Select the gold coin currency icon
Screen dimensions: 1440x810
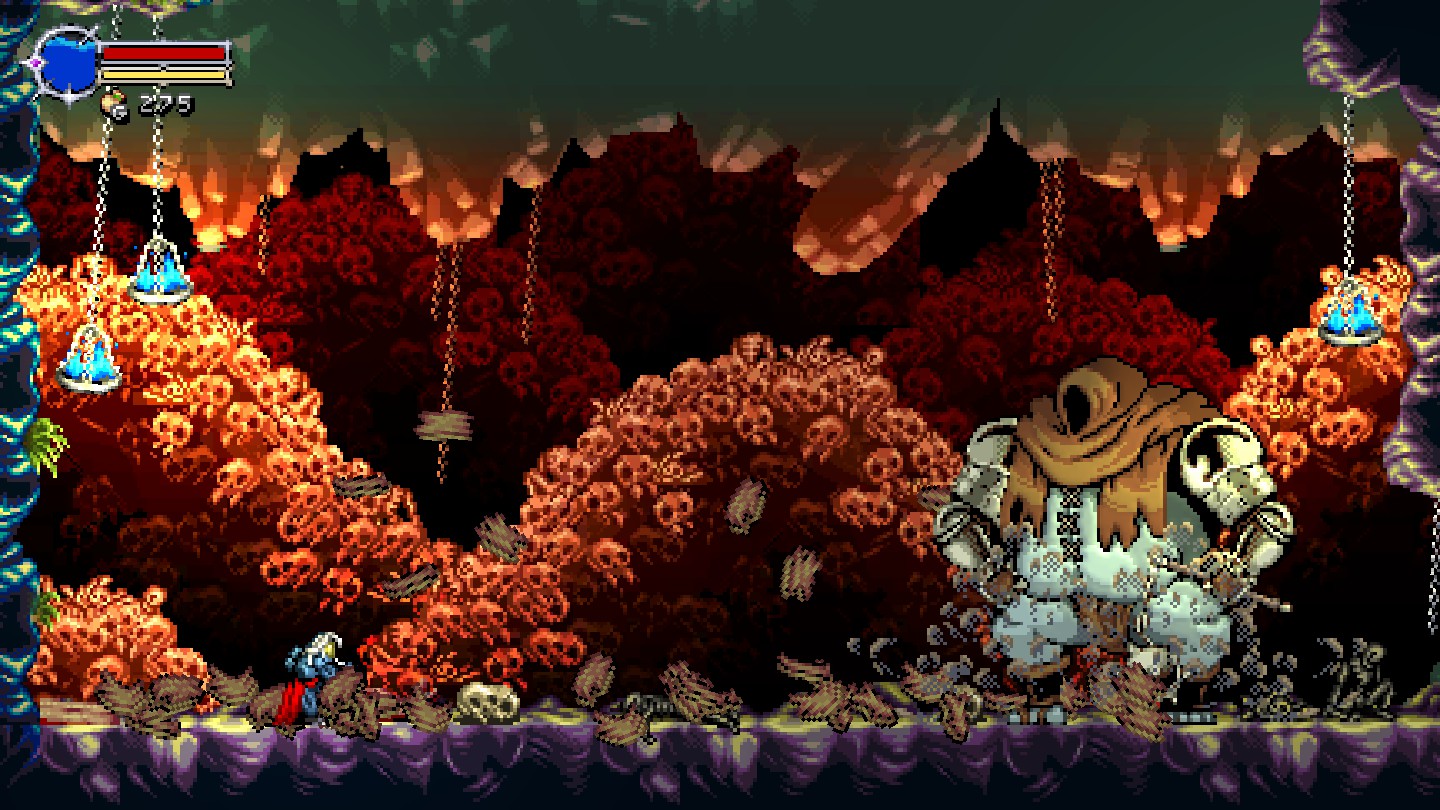pyautogui.click(x=116, y=104)
